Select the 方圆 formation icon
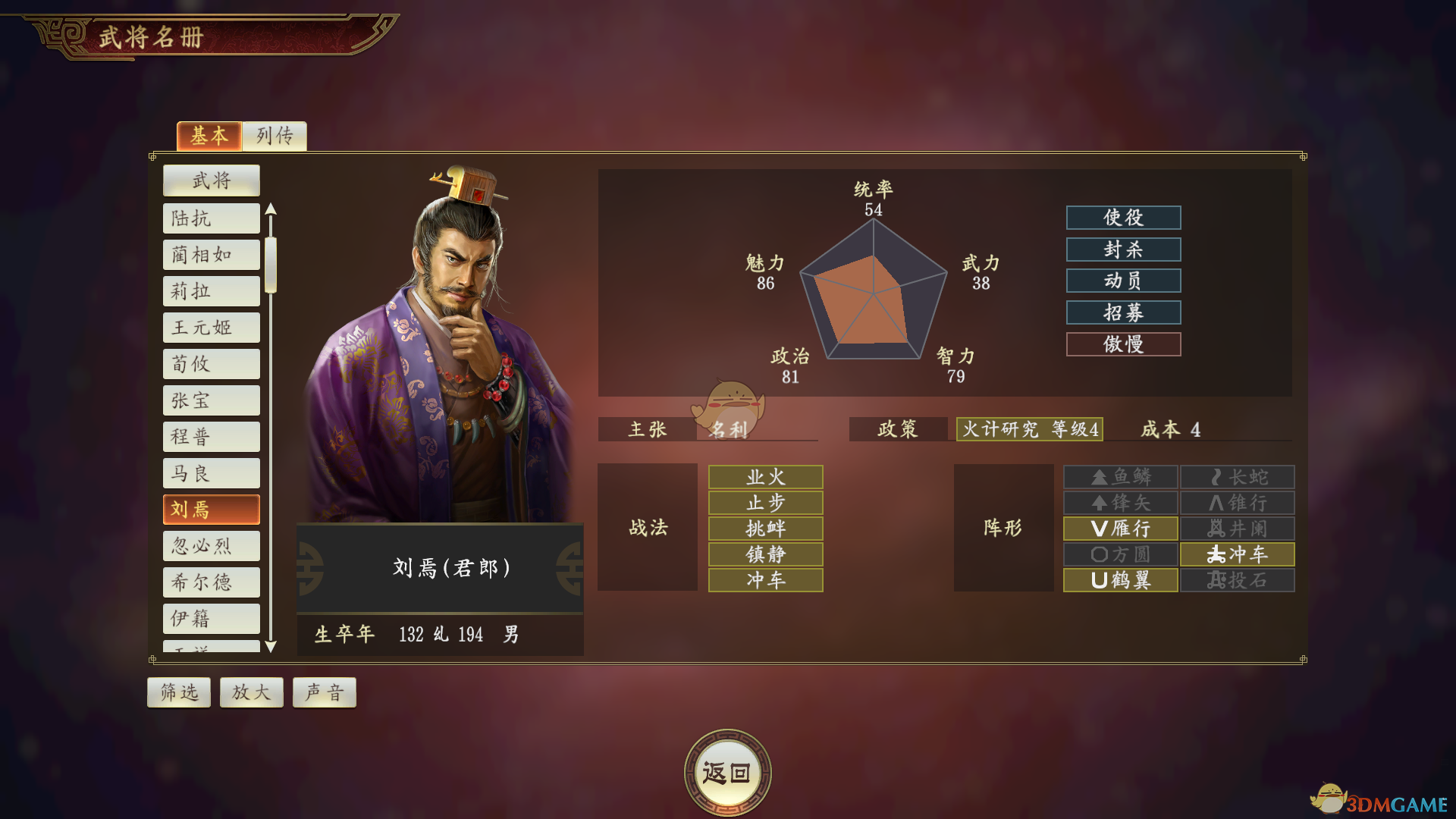The height and width of the screenshot is (819, 1456). pos(1120,554)
